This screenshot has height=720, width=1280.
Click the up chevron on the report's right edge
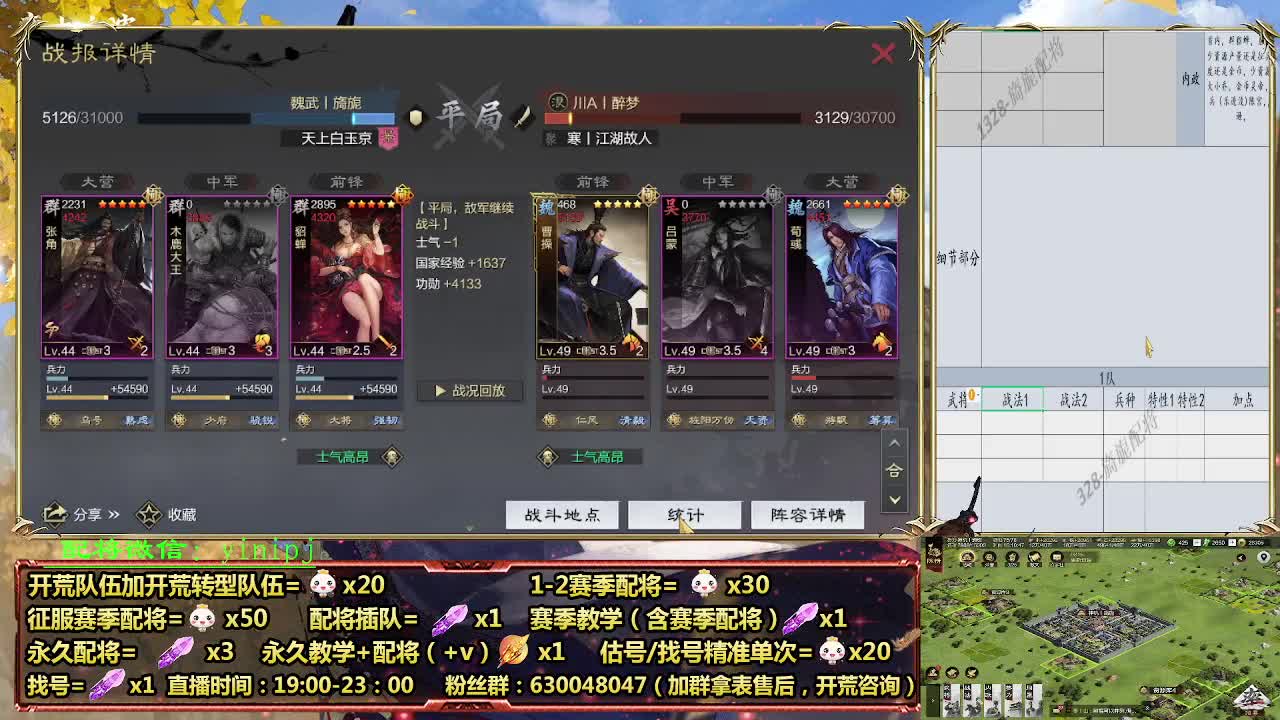point(895,443)
